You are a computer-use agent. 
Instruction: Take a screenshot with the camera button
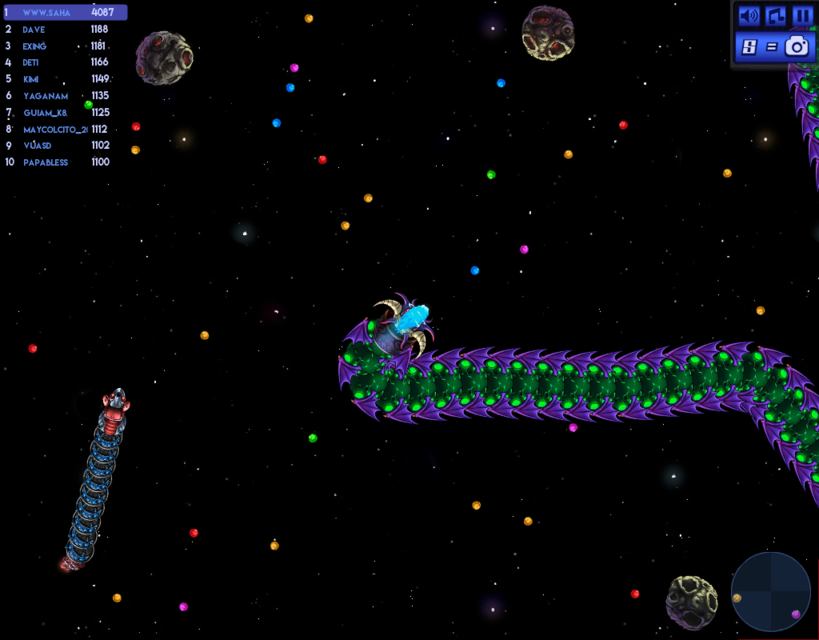(x=796, y=46)
